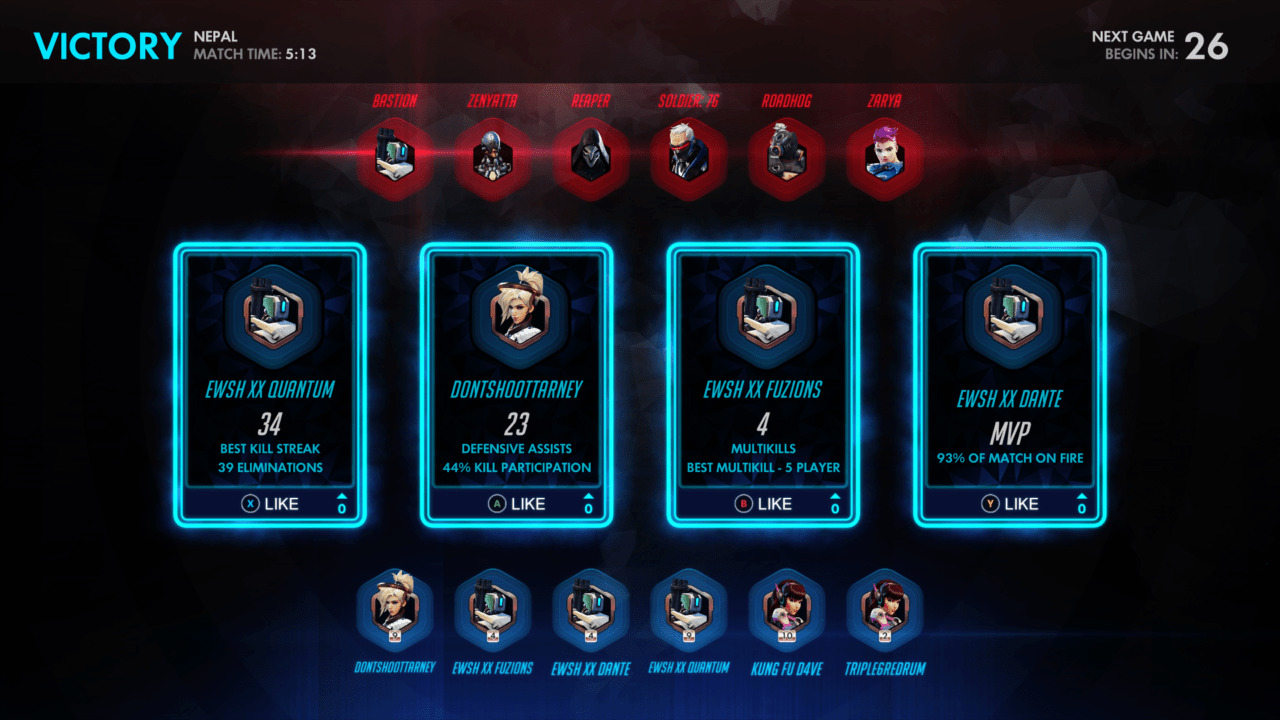Select enemy Bastion hero portrait

pyautogui.click(x=394, y=158)
